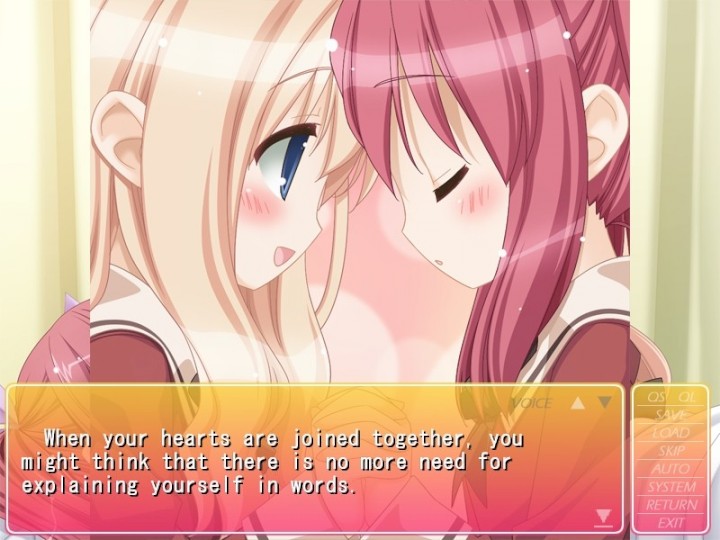Click the up triangle beside VOICE
The image size is (720, 540).
point(577,403)
